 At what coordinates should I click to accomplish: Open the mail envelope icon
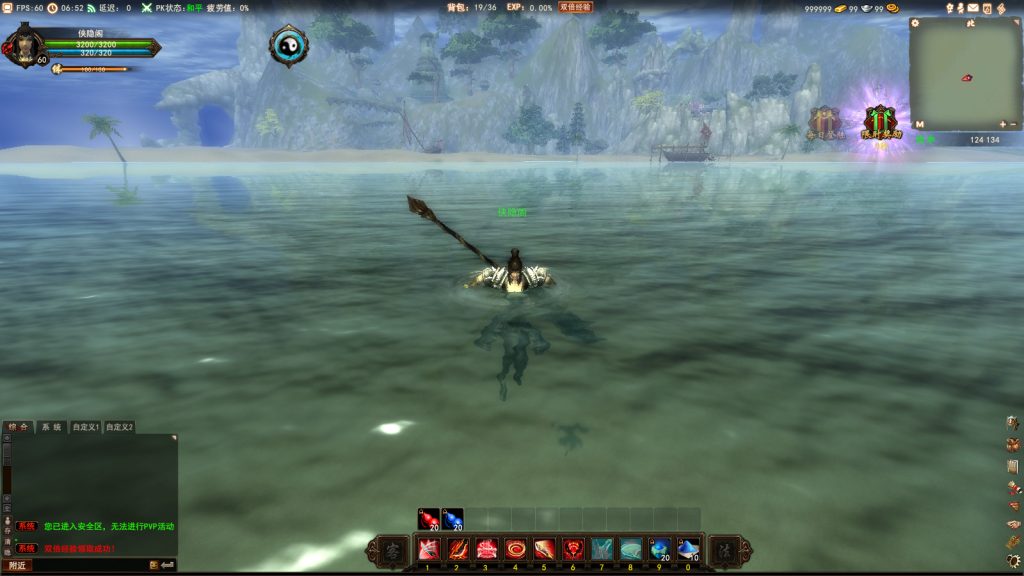(971, 8)
